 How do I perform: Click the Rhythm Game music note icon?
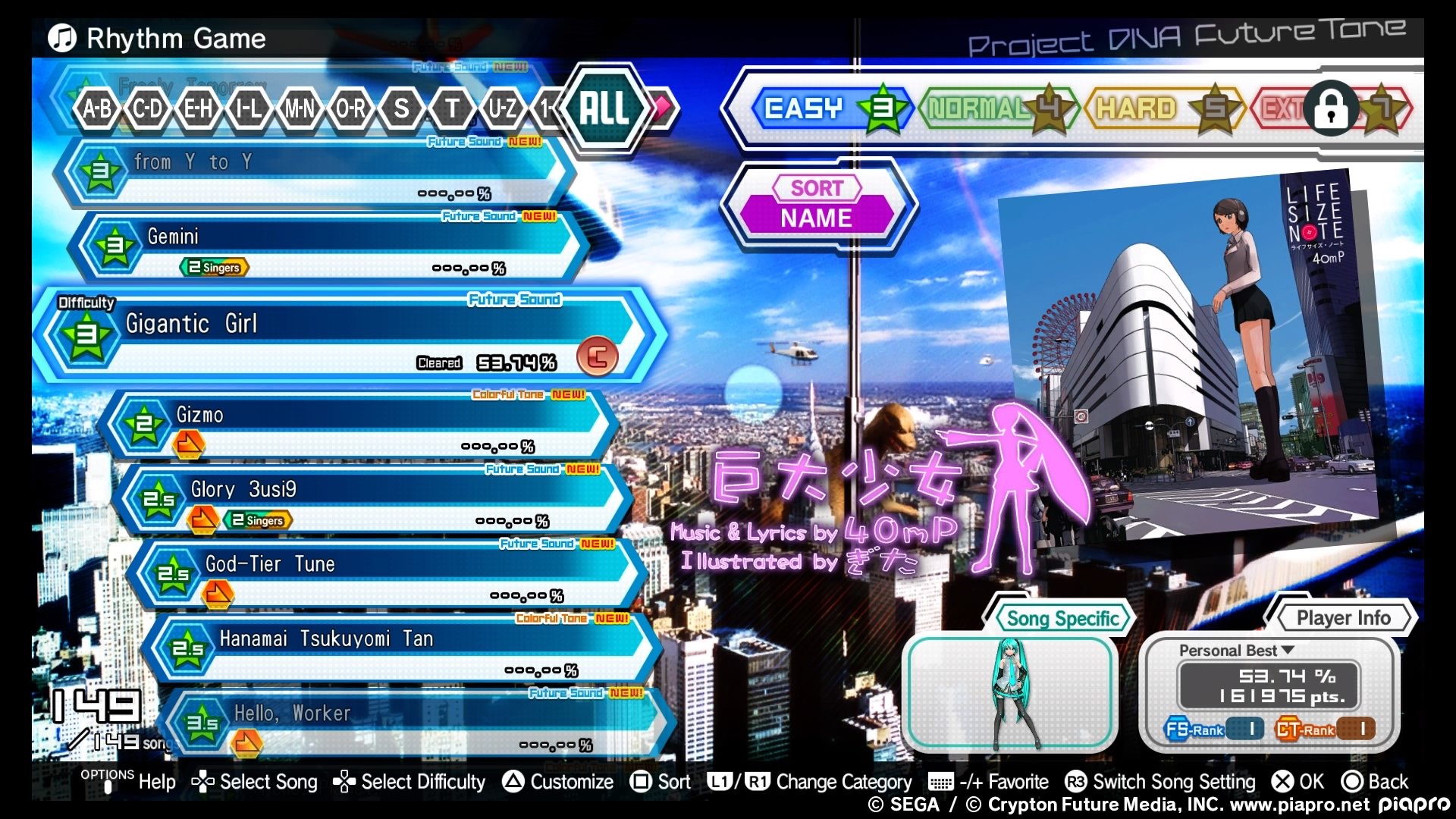61,38
